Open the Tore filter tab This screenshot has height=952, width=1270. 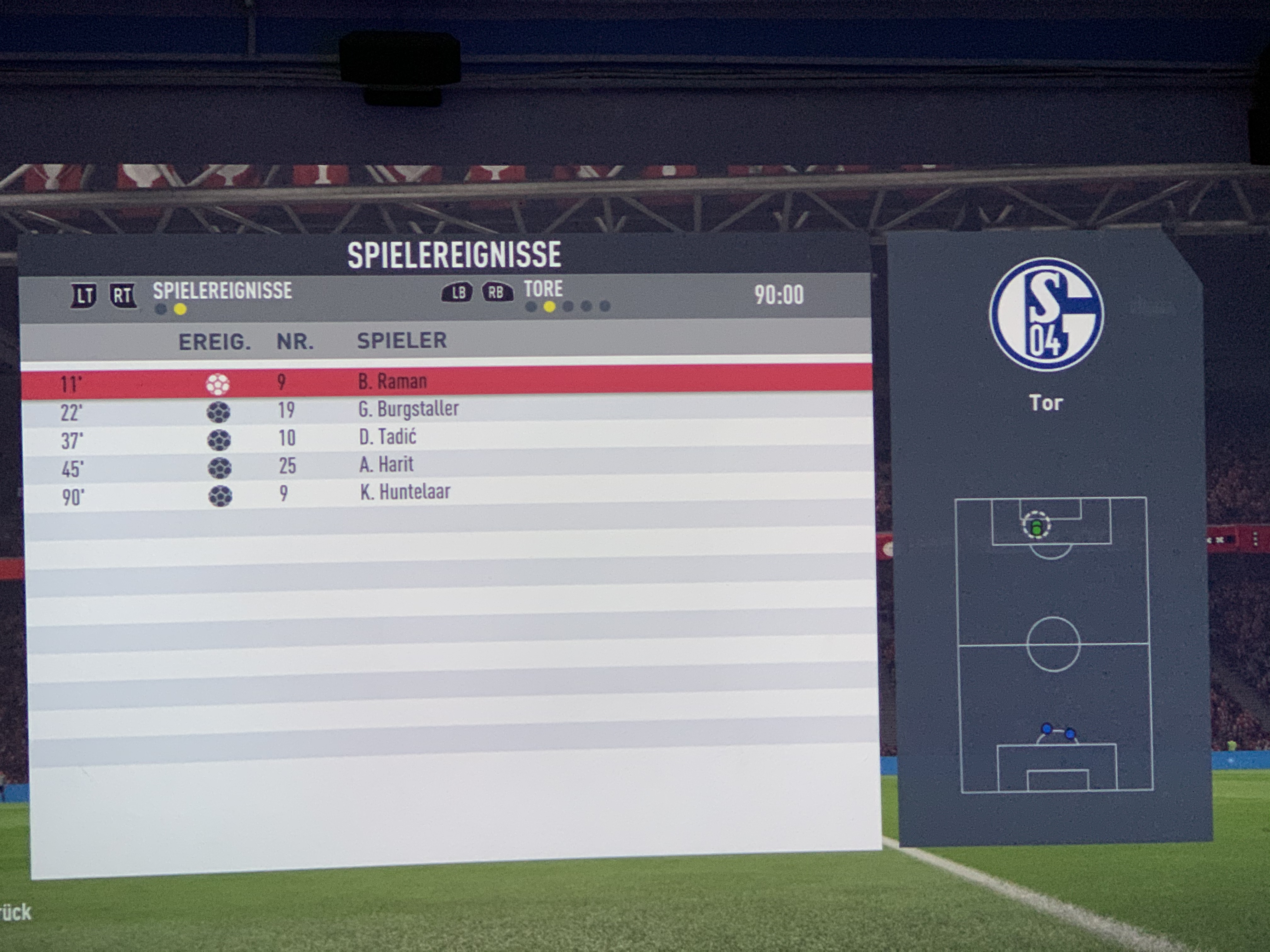pos(543,289)
